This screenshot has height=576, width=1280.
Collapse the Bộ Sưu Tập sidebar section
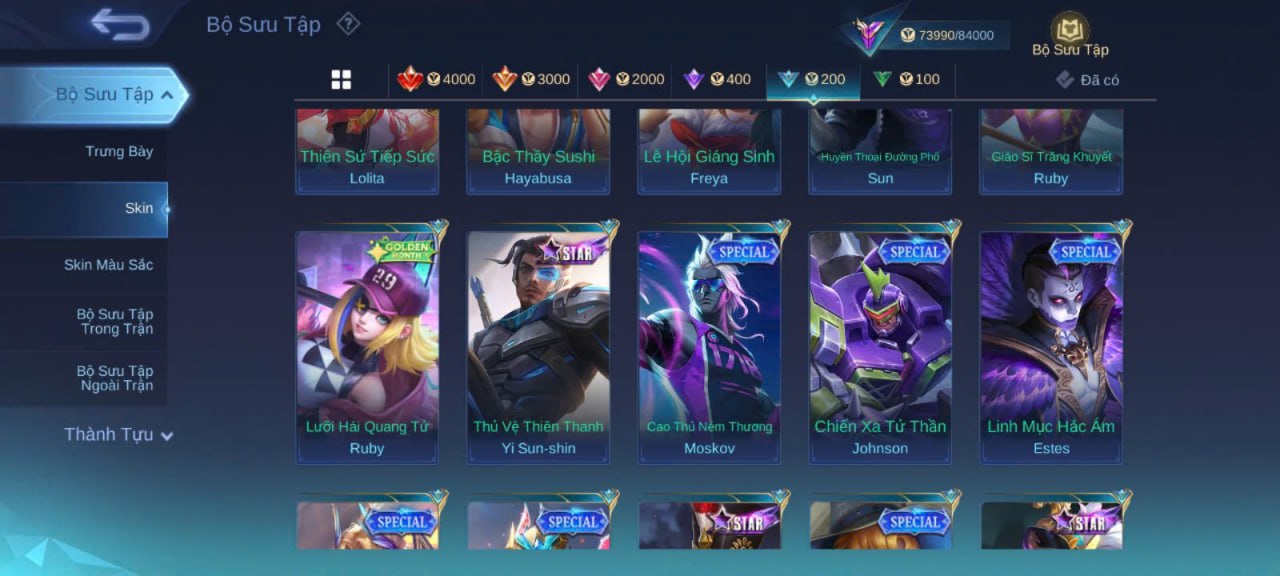[166, 95]
